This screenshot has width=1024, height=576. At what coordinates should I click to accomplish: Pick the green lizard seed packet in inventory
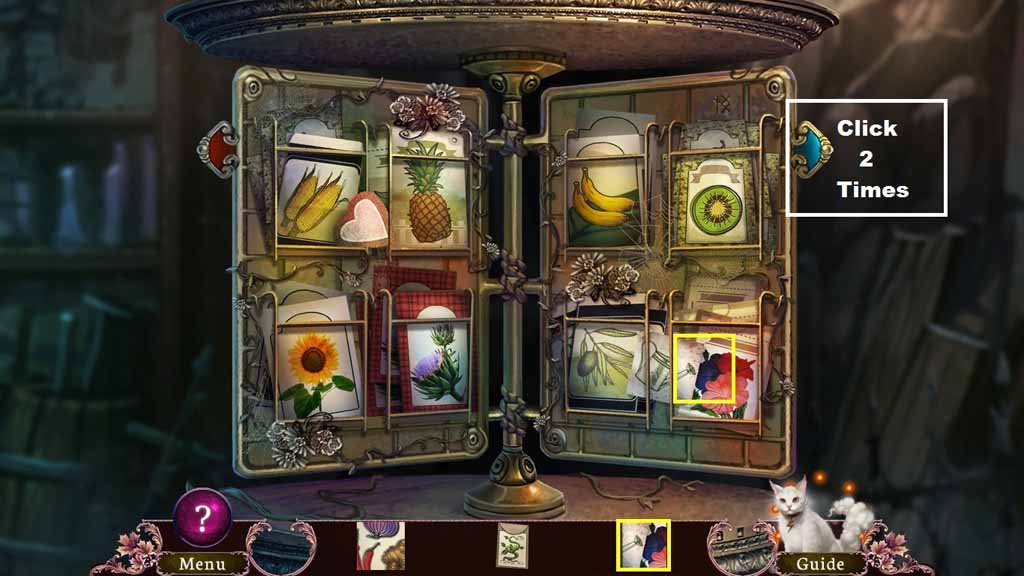coord(512,546)
